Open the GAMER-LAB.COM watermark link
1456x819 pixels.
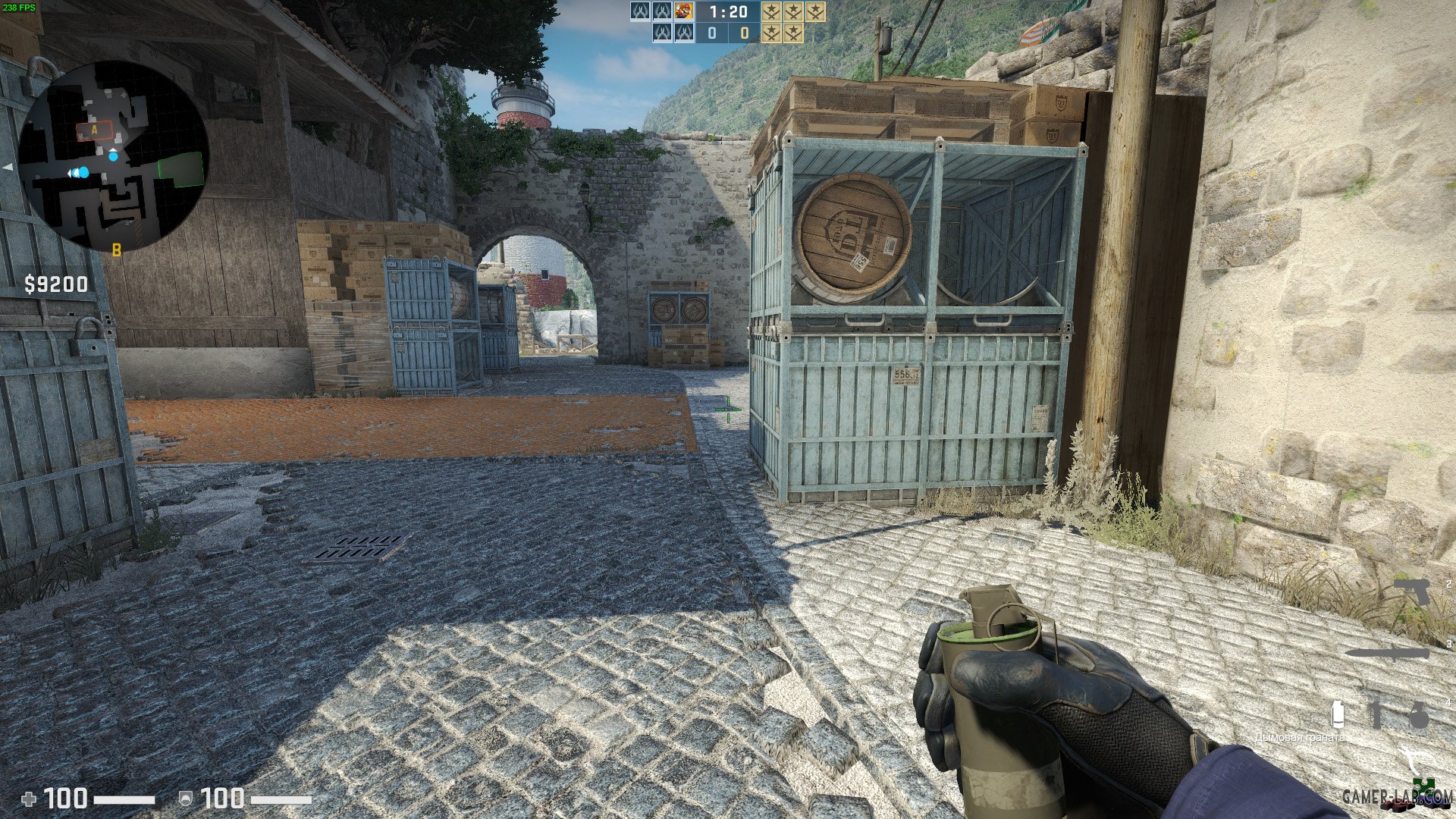[x=1396, y=794]
